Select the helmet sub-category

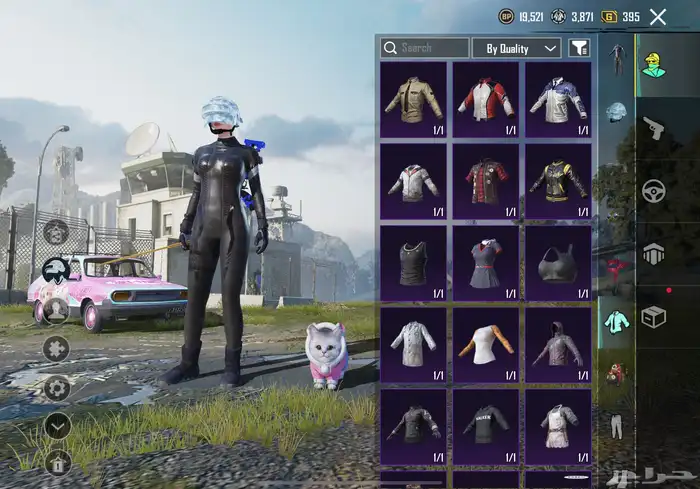coord(616,111)
